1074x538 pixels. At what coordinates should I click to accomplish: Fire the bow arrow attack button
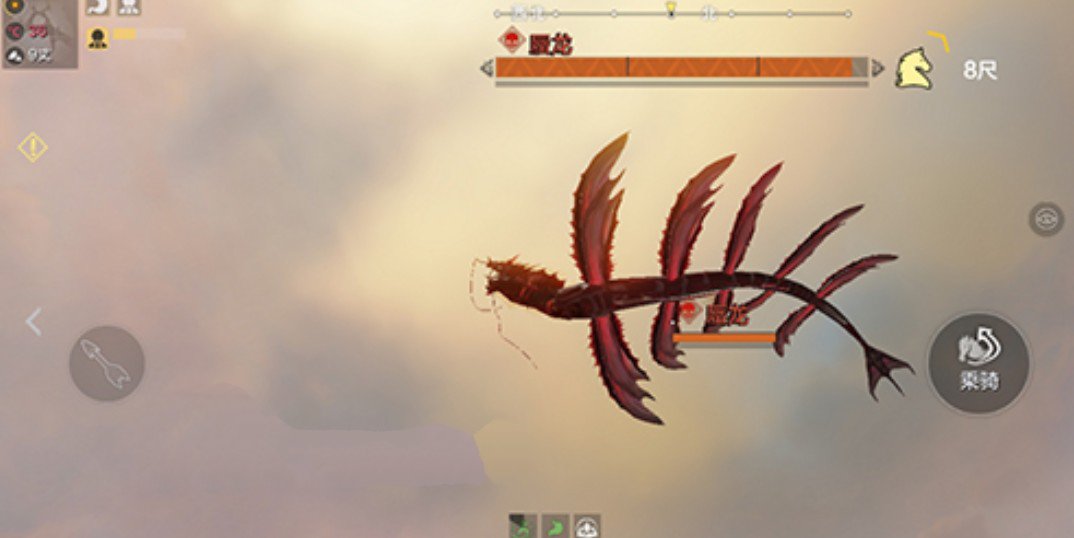coord(107,363)
